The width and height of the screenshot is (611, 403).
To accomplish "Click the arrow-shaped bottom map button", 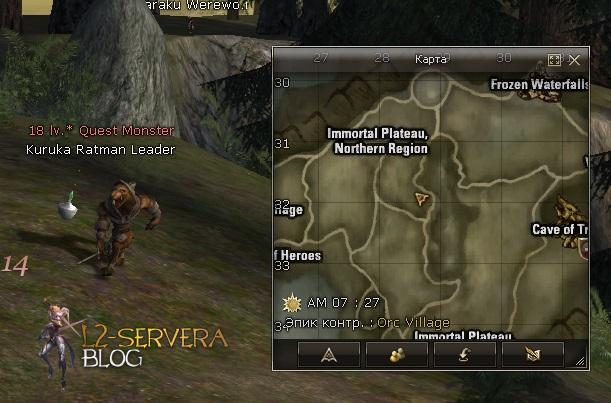I will click(x=328, y=355).
